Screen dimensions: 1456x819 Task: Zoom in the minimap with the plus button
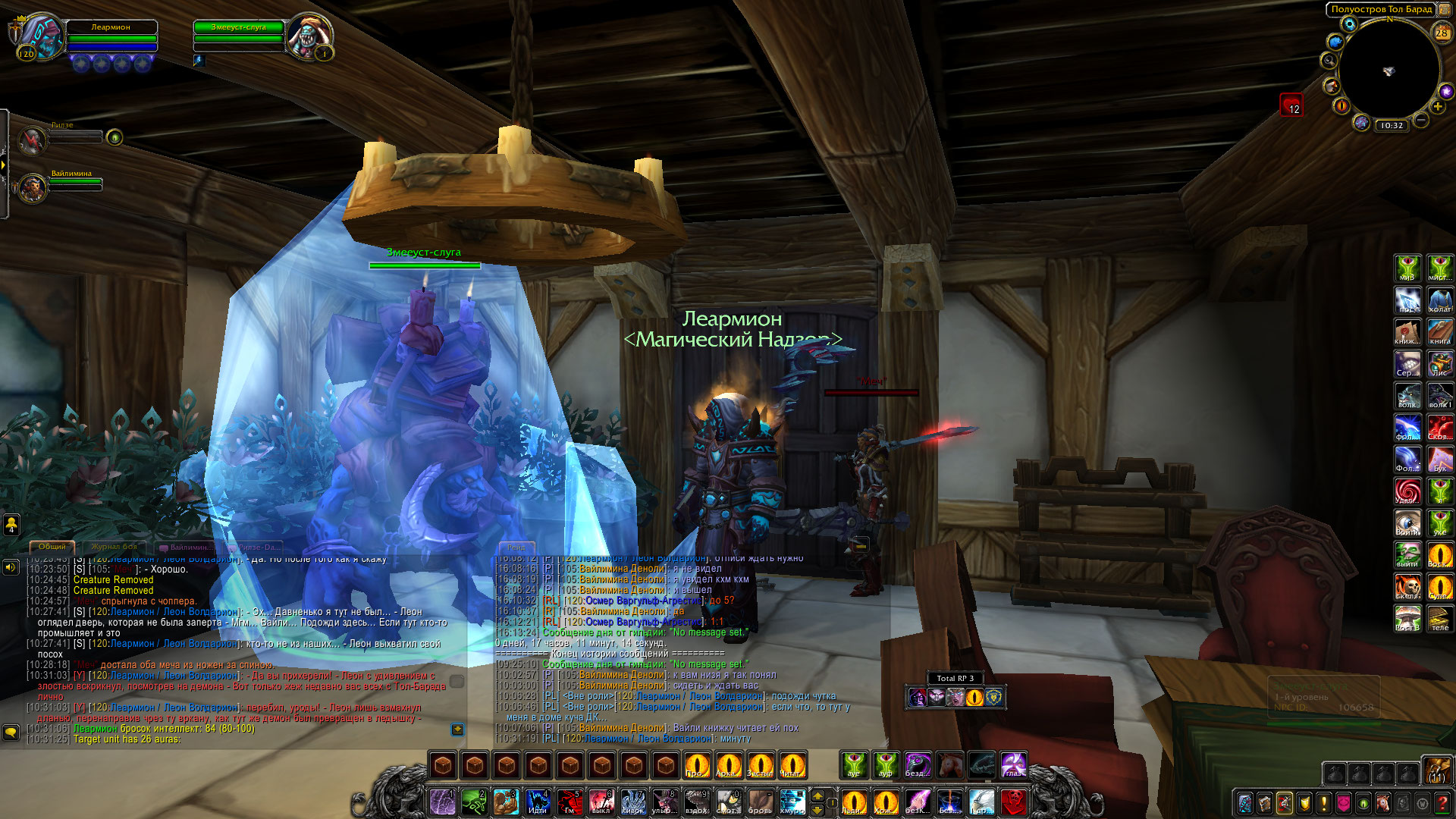[1438, 107]
